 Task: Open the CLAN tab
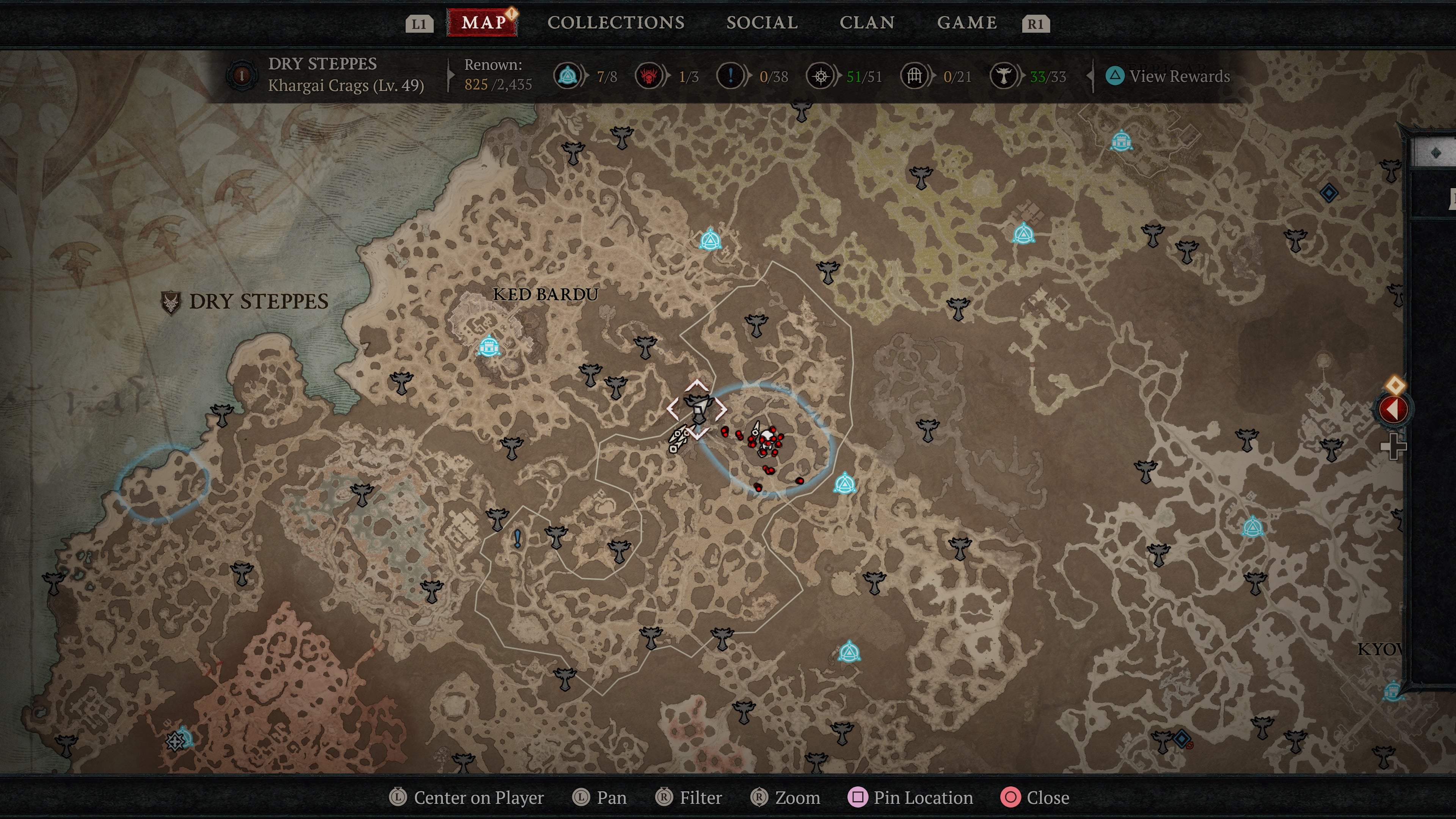pyautogui.click(x=868, y=23)
